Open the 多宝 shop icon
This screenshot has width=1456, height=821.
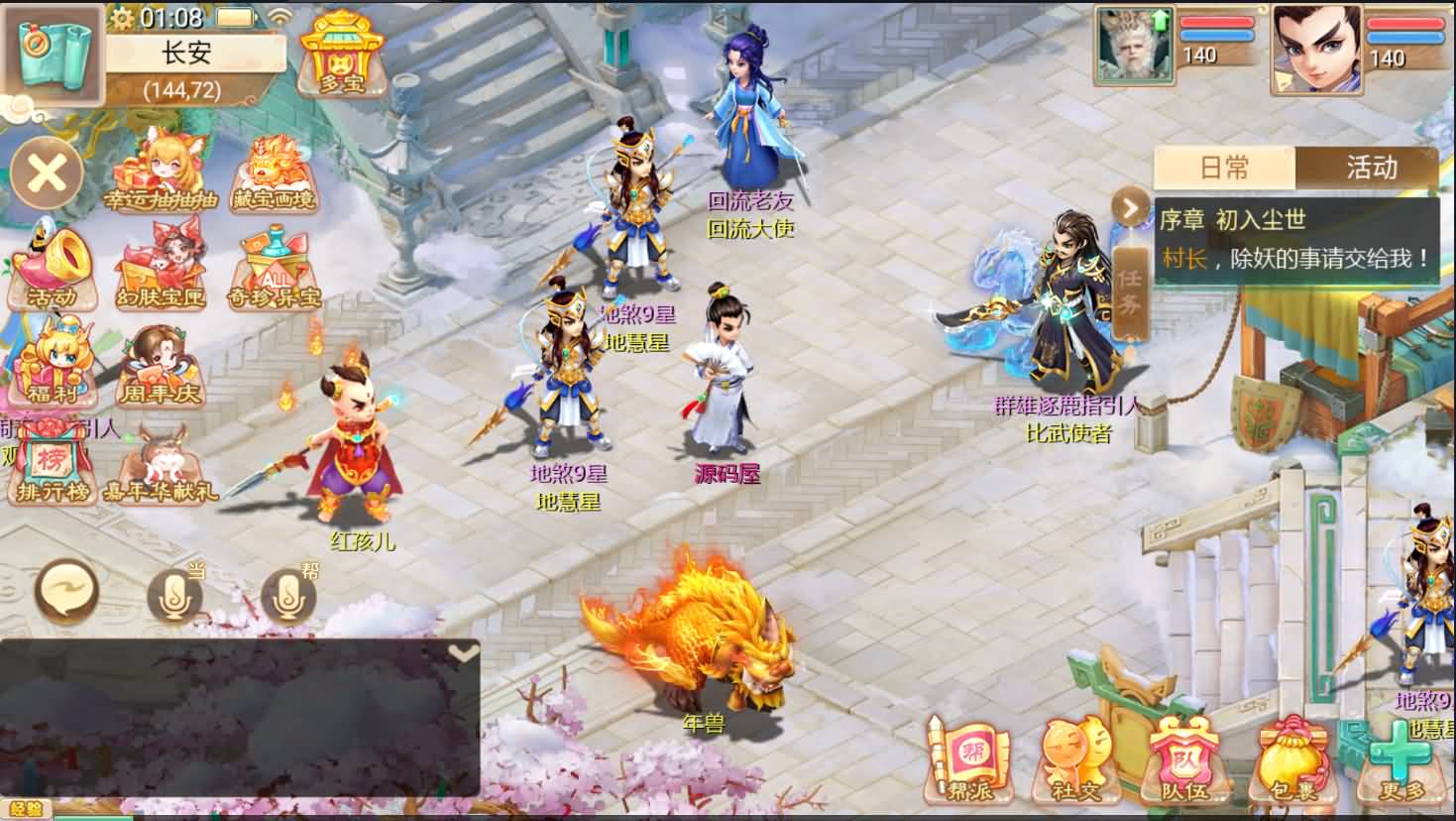341,54
